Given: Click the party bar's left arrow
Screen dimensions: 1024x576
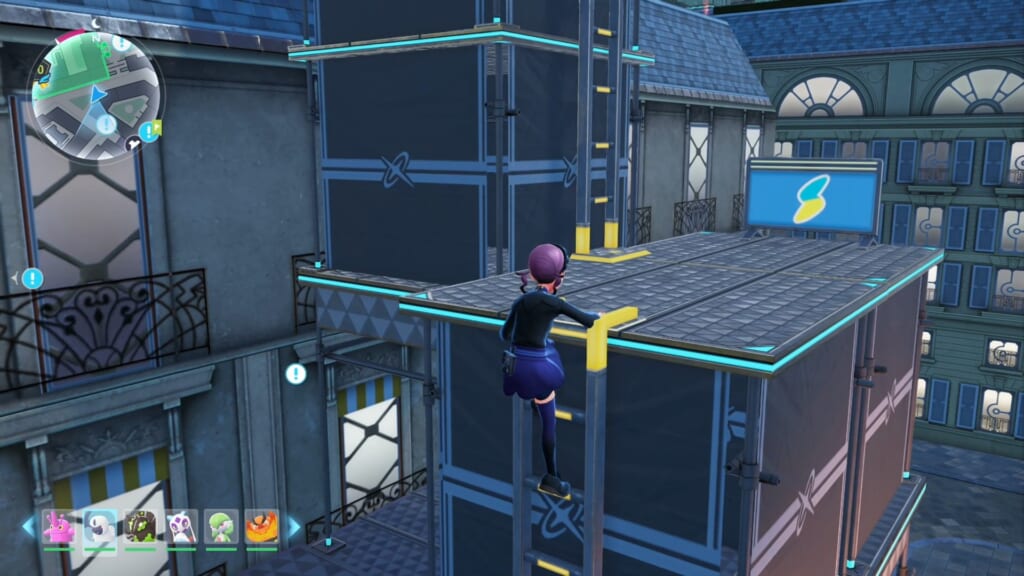Looking at the screenshot, I should point(28,526).
